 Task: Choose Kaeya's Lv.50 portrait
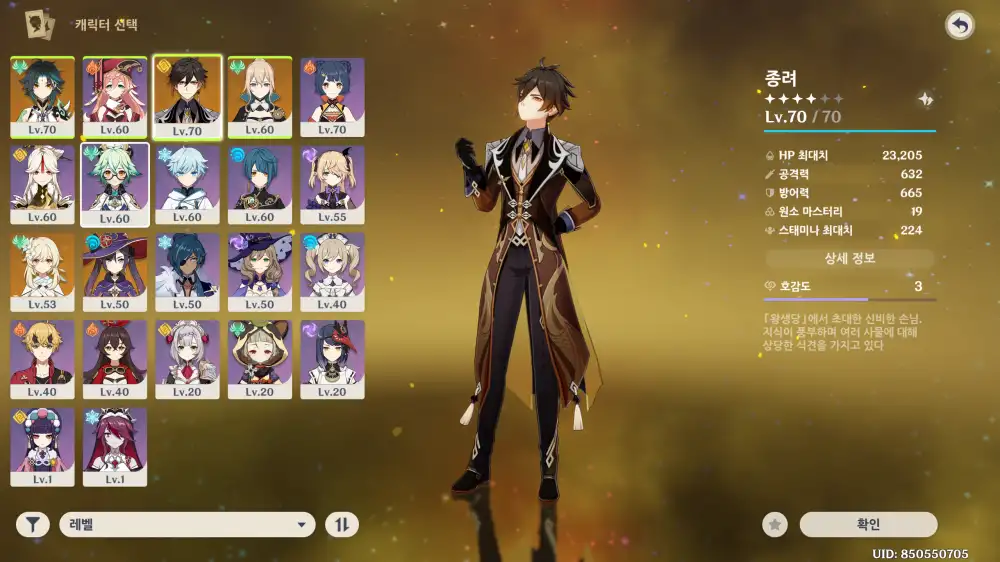pyautogui.click(x=187, y=271)
